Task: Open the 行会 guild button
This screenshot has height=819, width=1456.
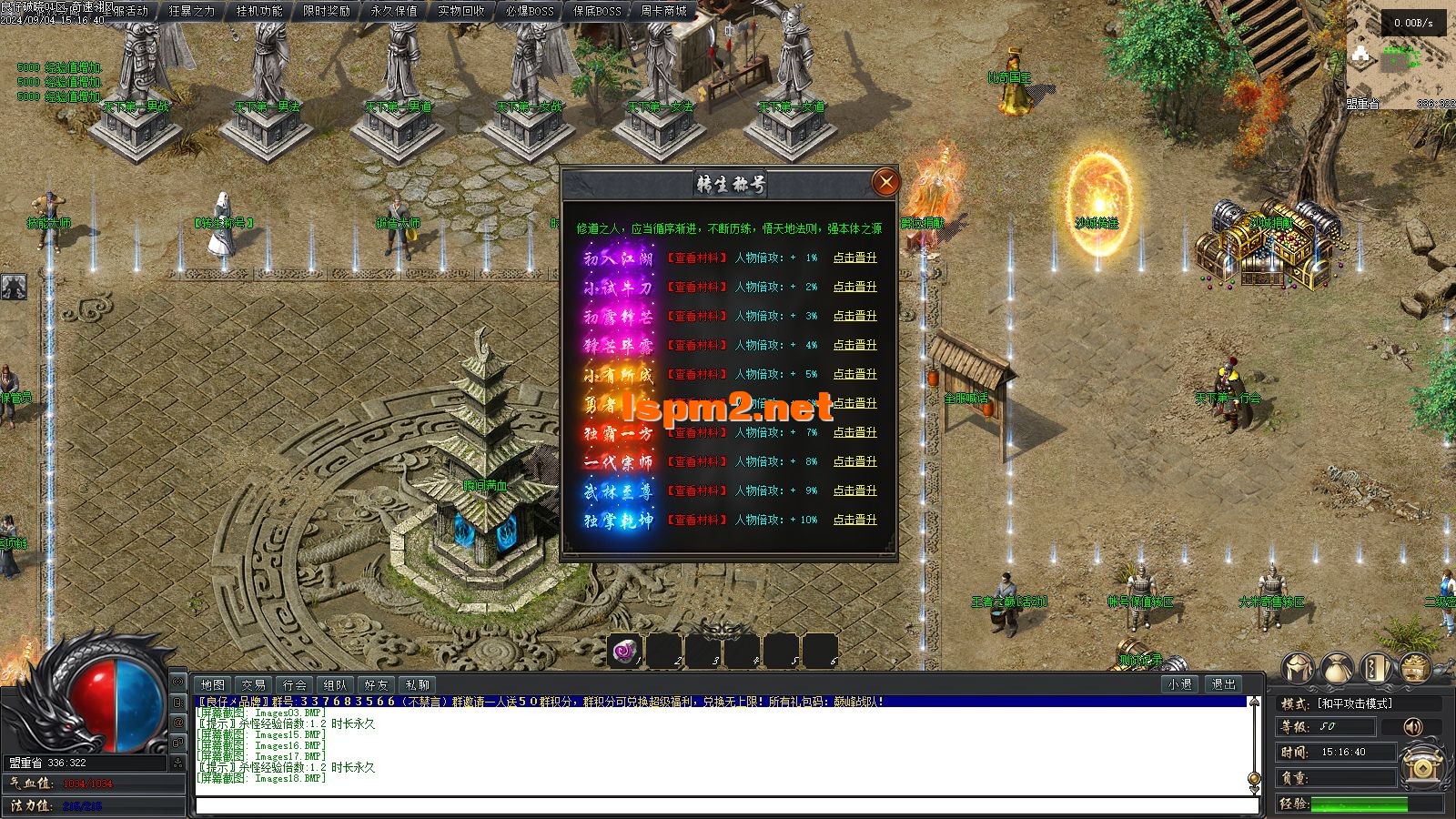Action: (295, 684)
